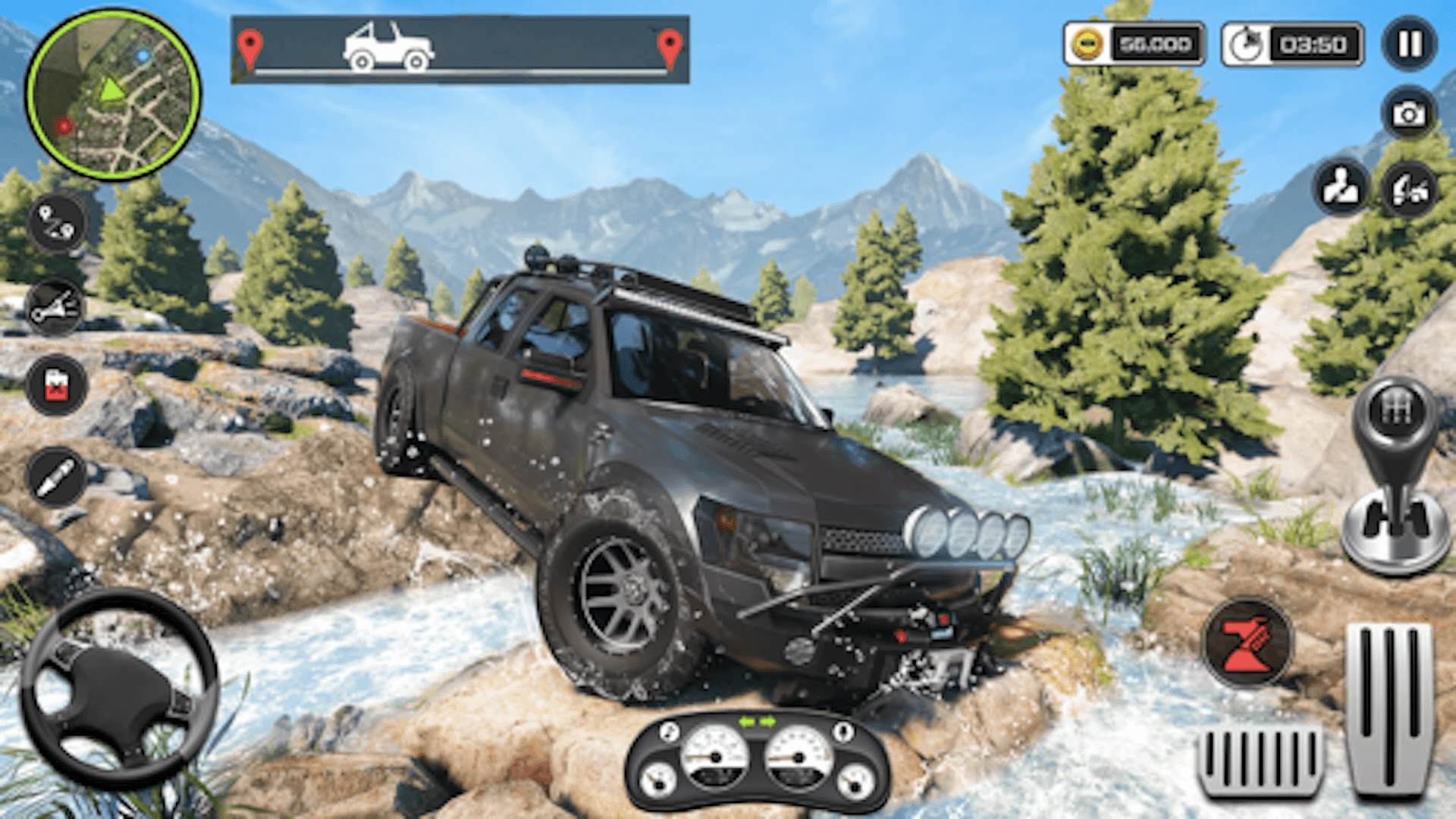
Task: Toggle the left turn signal arrow
Action: click(x=746, y=721)
